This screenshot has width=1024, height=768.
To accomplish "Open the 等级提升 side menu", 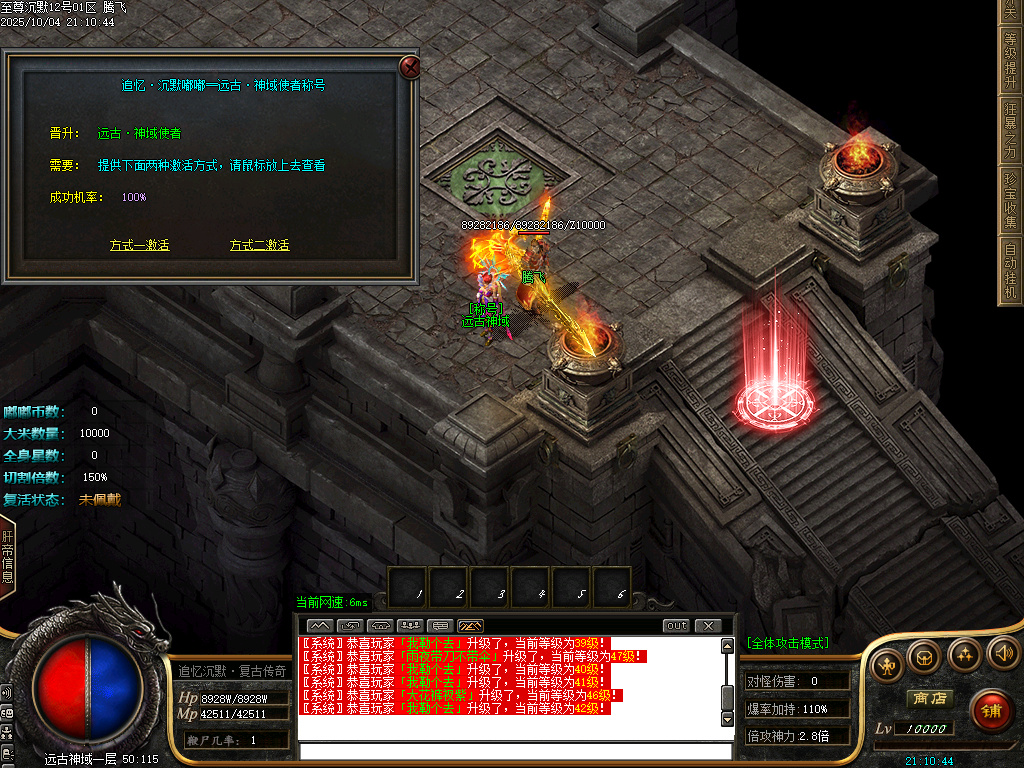I will point(1011,59).
